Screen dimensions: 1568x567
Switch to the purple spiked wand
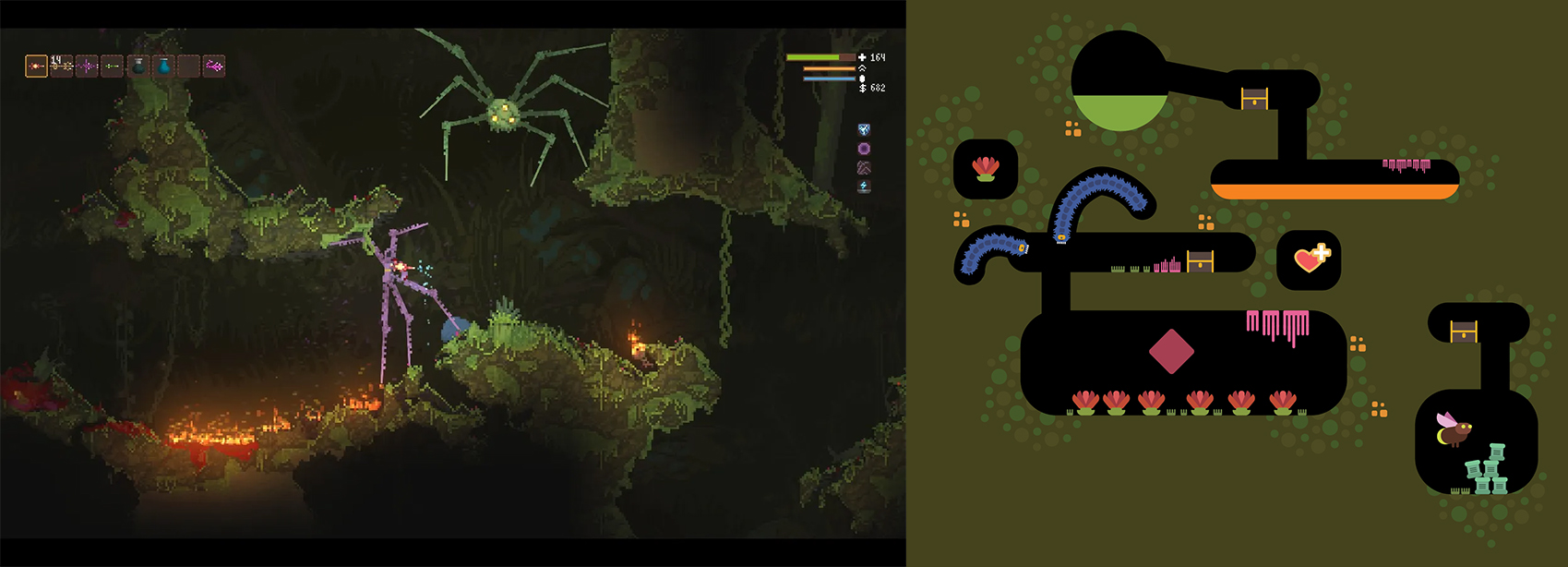88,66
